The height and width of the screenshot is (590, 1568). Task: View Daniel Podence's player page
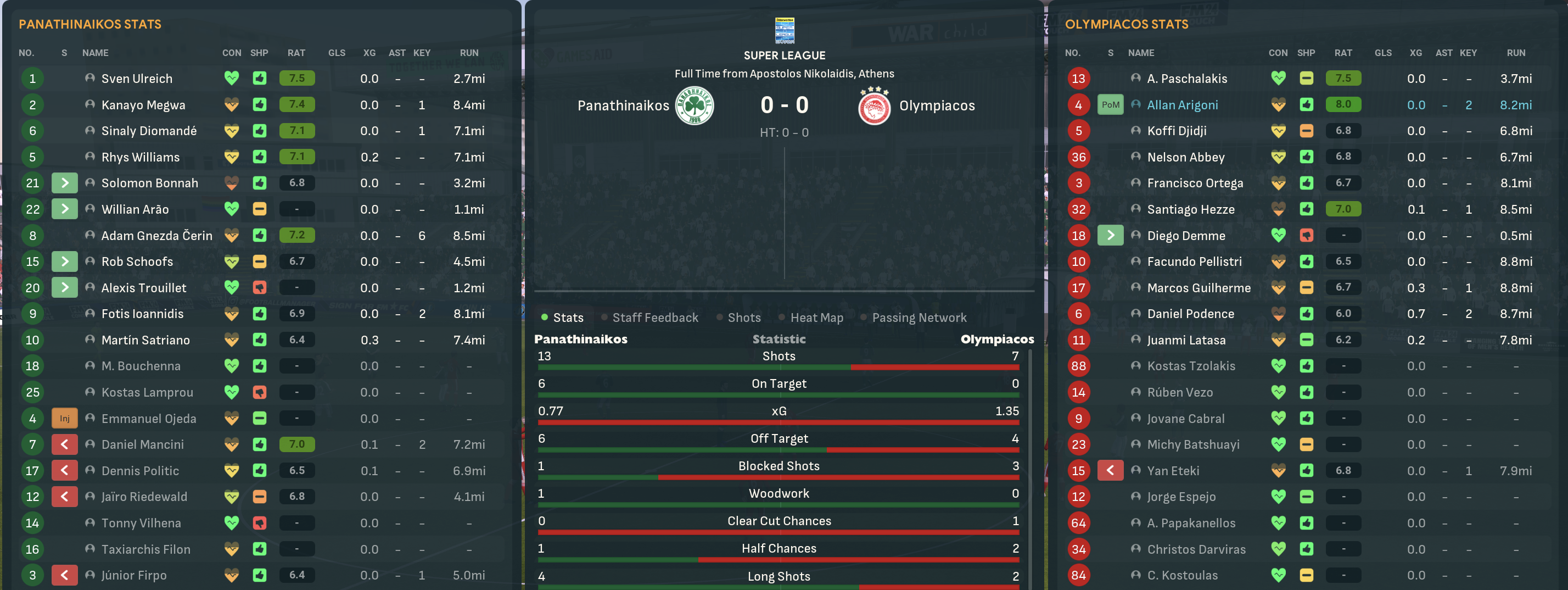point(1190,314)
